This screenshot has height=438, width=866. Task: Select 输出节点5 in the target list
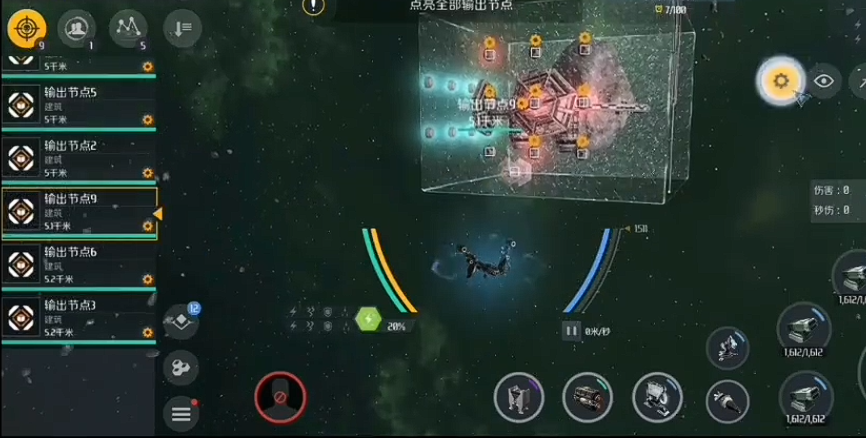point(78,105)
